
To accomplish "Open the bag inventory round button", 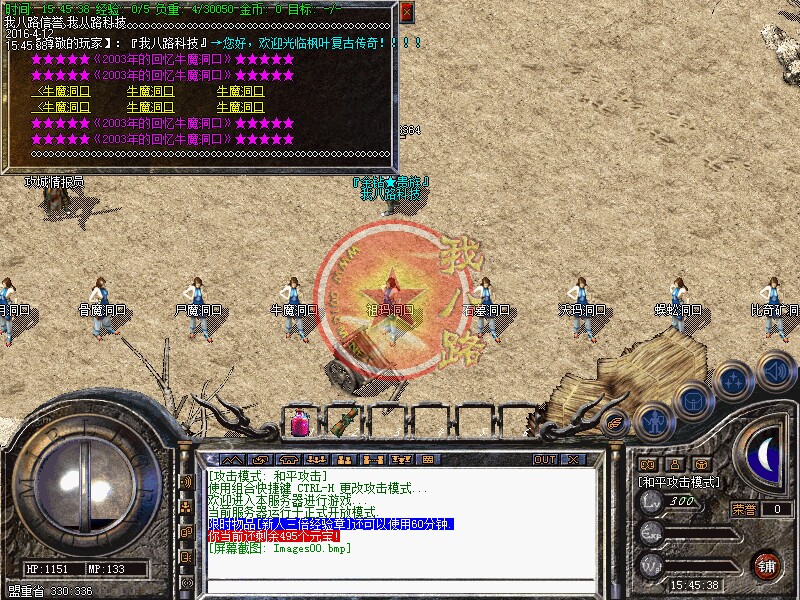I will tap(692, 401).
